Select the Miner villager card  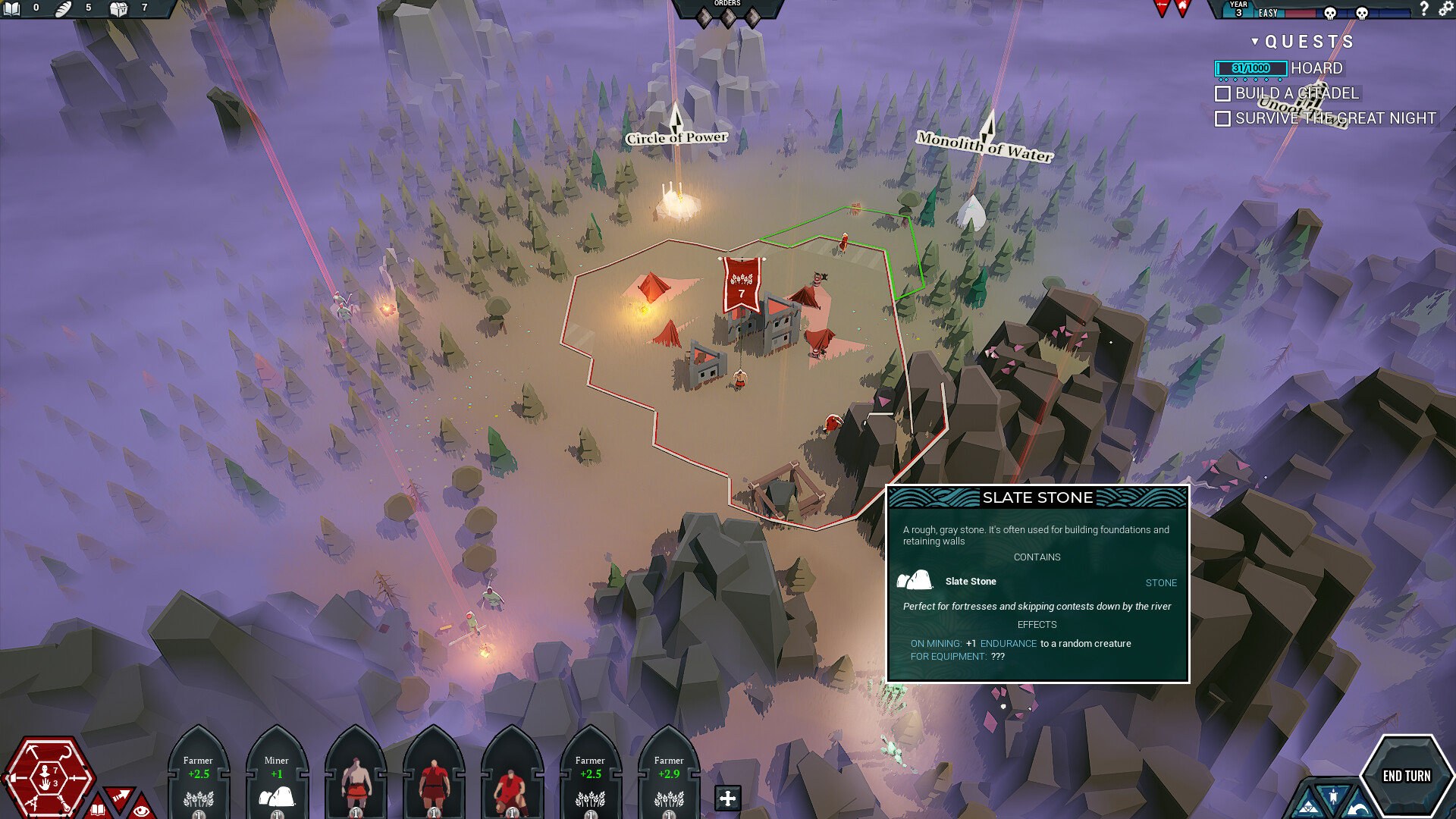277,777
